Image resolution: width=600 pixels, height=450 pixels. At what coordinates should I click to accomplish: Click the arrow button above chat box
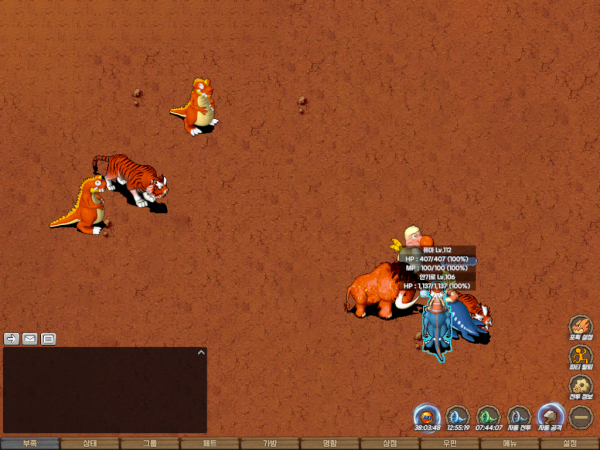pyautogui.click(x=12, y=339)
